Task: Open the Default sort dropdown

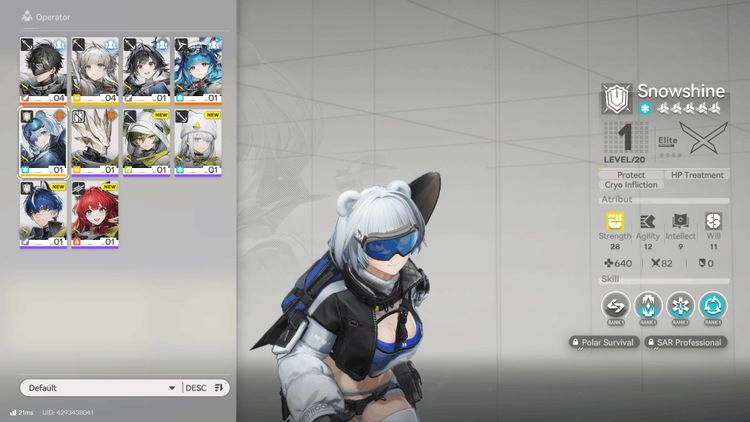Action: point(100,388)
